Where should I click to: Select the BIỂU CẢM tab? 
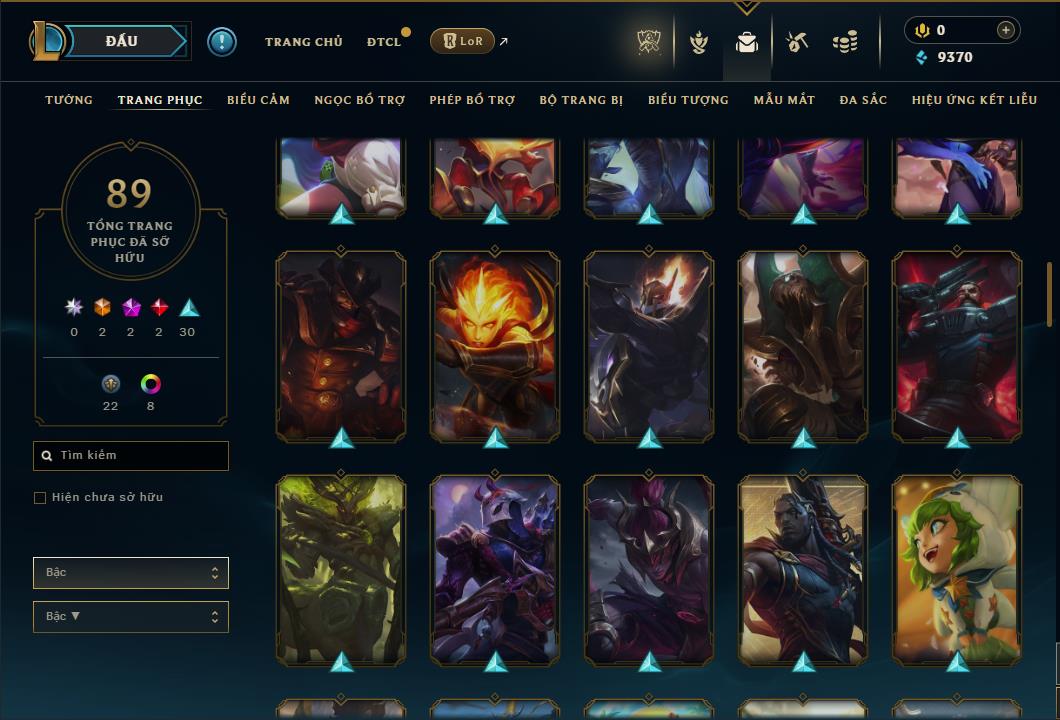(x=258, y=100)
